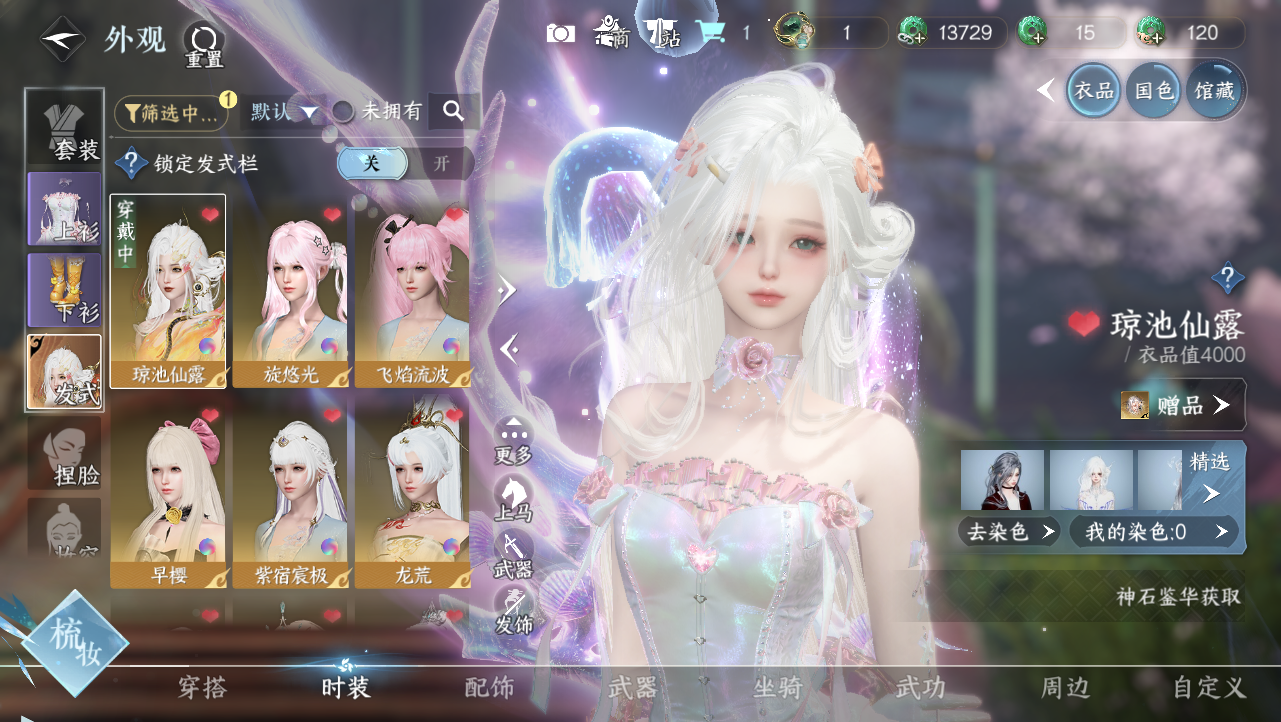Choose the 飞焰流波 hairstyle card
Screen dimensions: 1281x722
413,290
